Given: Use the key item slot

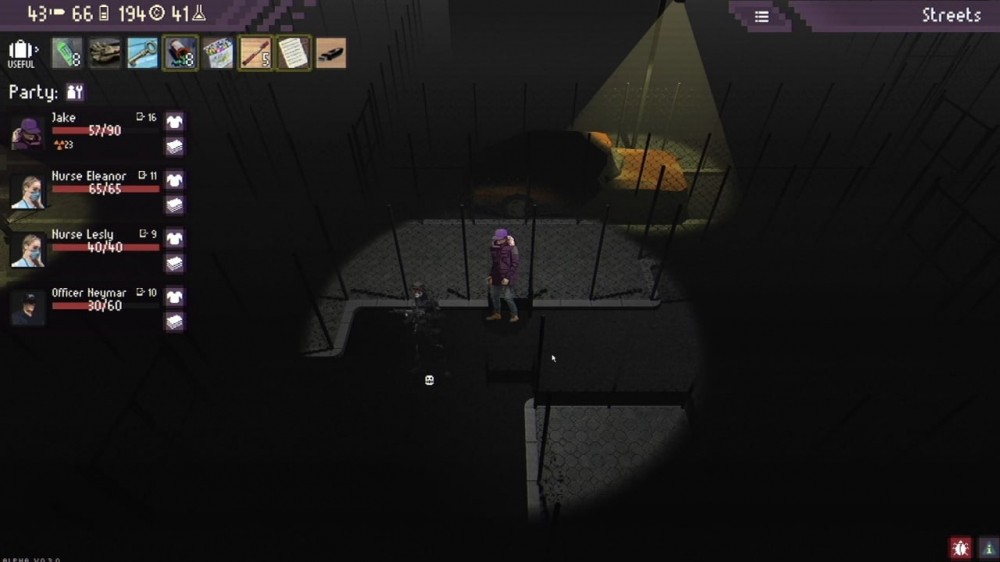Looking at the screenshot, I should point(143,53).
